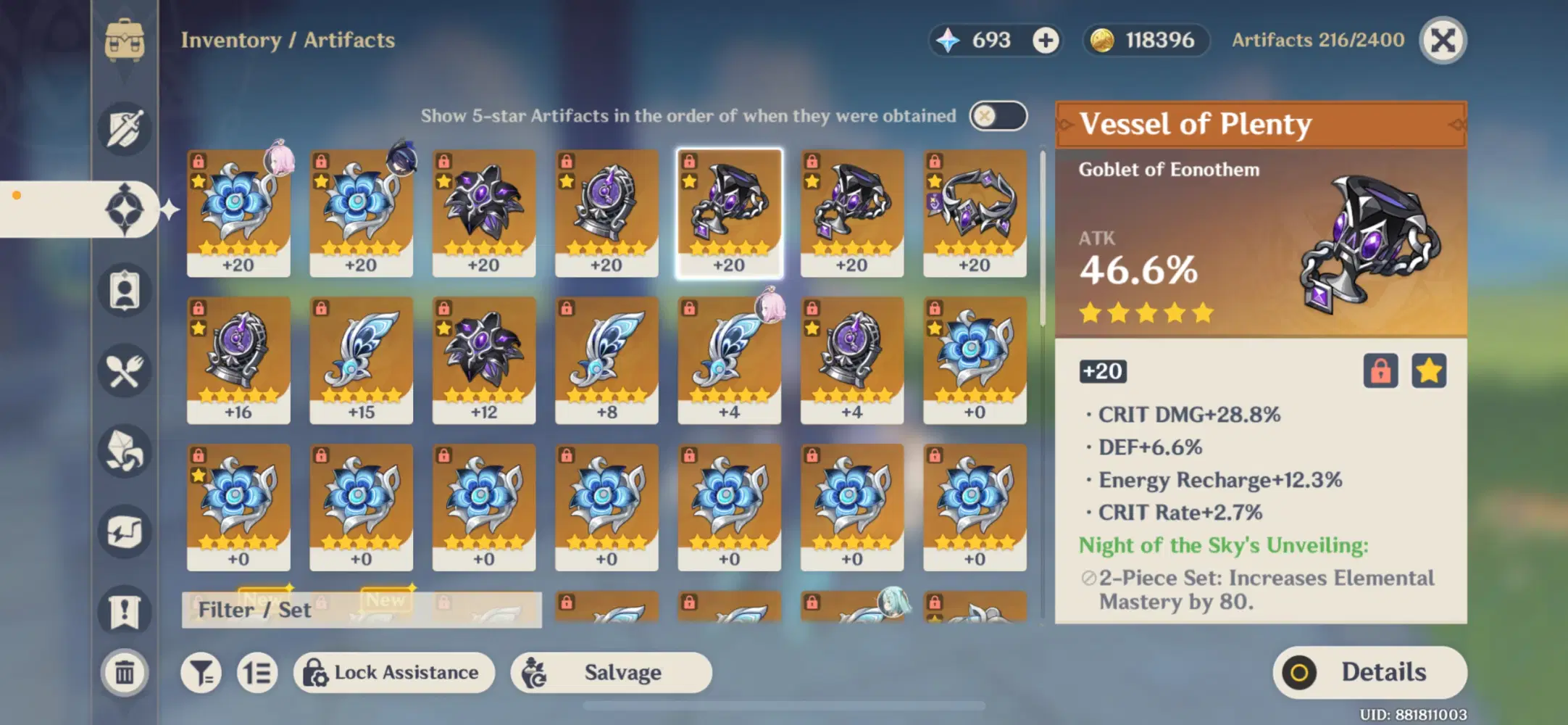1568x725 pixels.
Task: Open the Salvage menu
Action: point(611,672)
